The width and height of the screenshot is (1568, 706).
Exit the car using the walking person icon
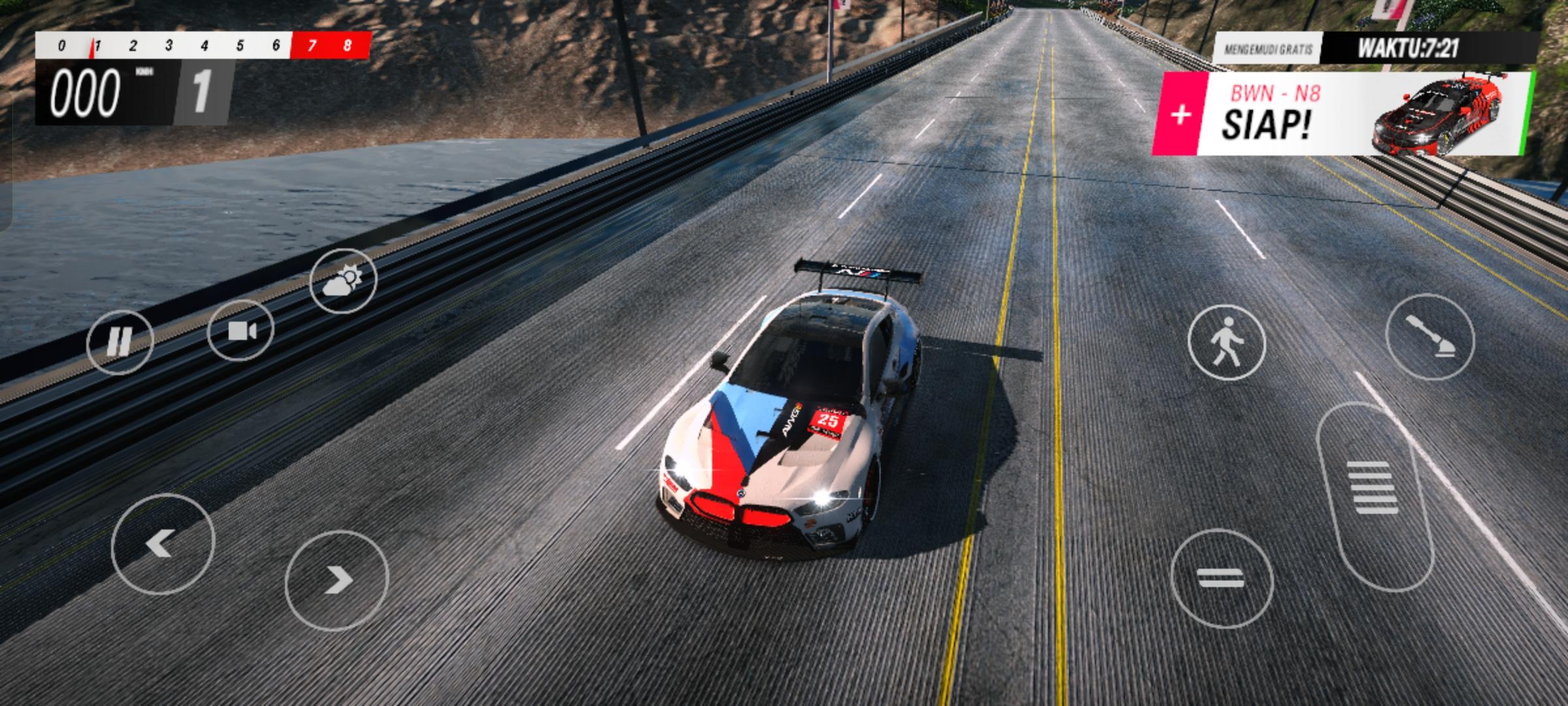[1226, 343]
